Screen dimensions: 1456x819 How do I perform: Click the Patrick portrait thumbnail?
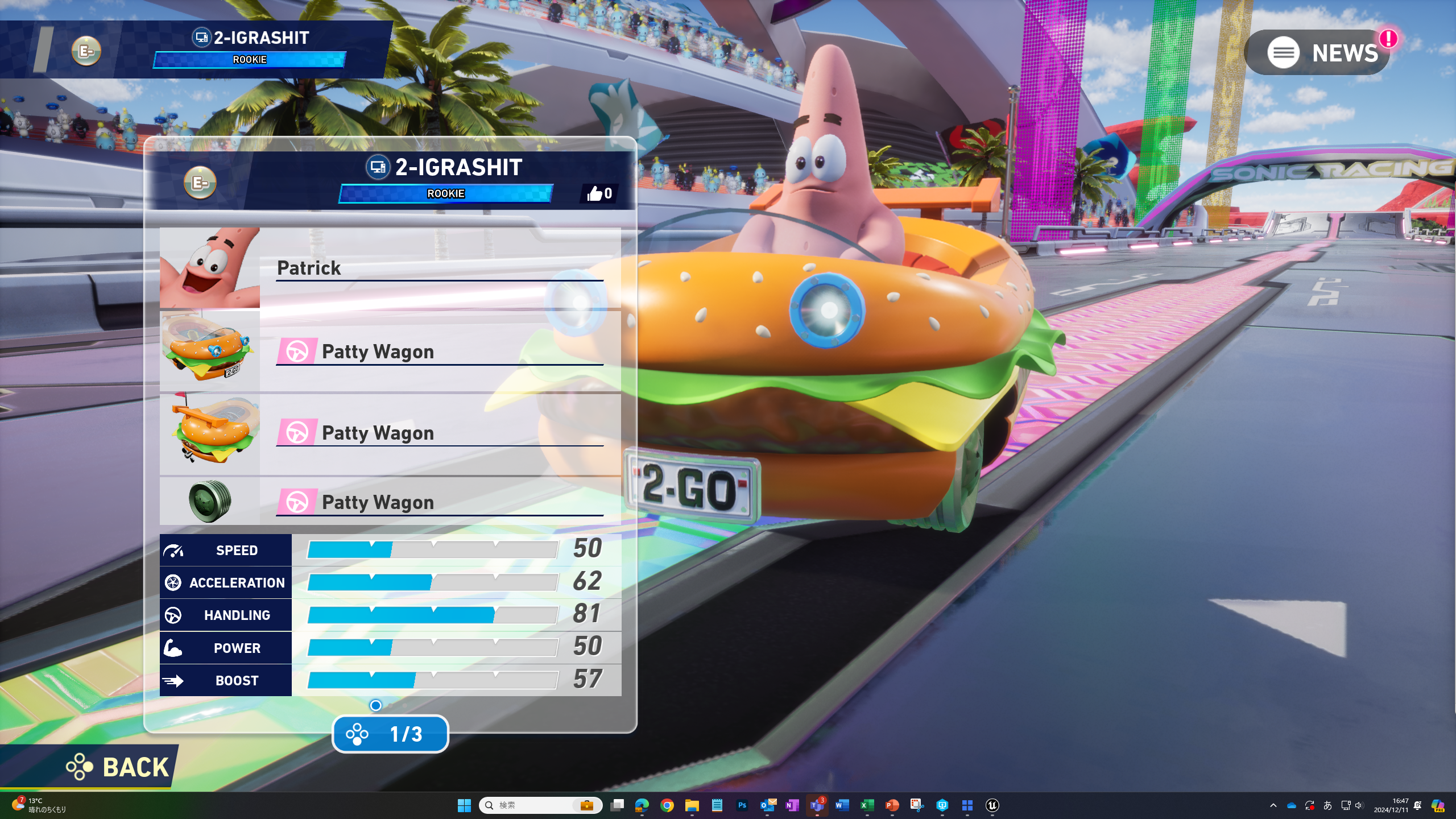[210, 268]
